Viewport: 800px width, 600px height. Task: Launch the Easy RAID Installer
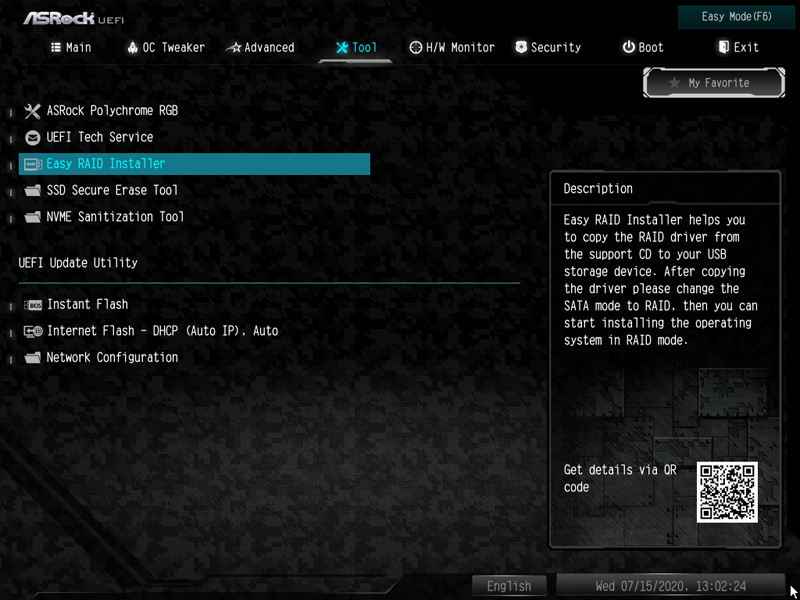pyautogui.click(x=106, y=164)
